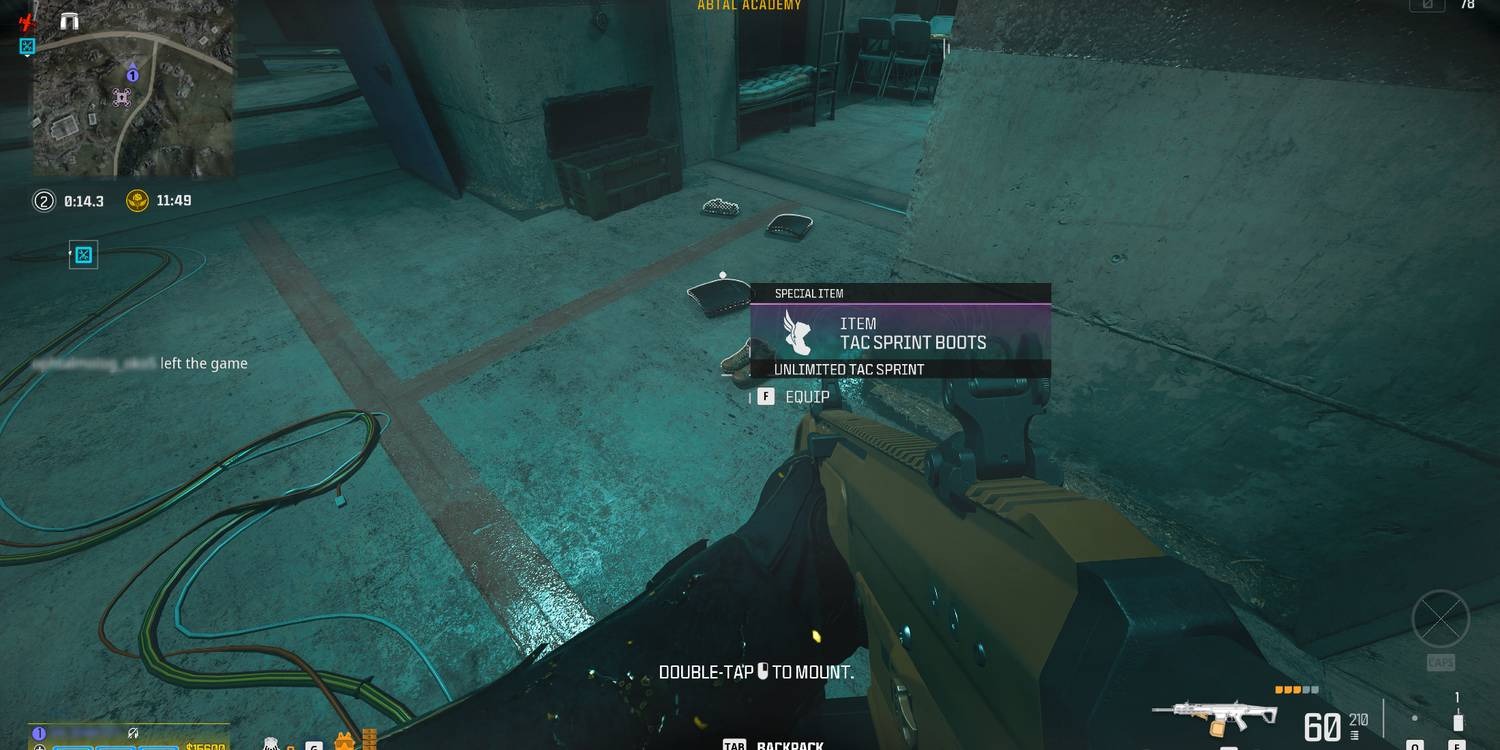
Task: Enable the respawn timer icon labeled 2
Action: tap(44, 200)
